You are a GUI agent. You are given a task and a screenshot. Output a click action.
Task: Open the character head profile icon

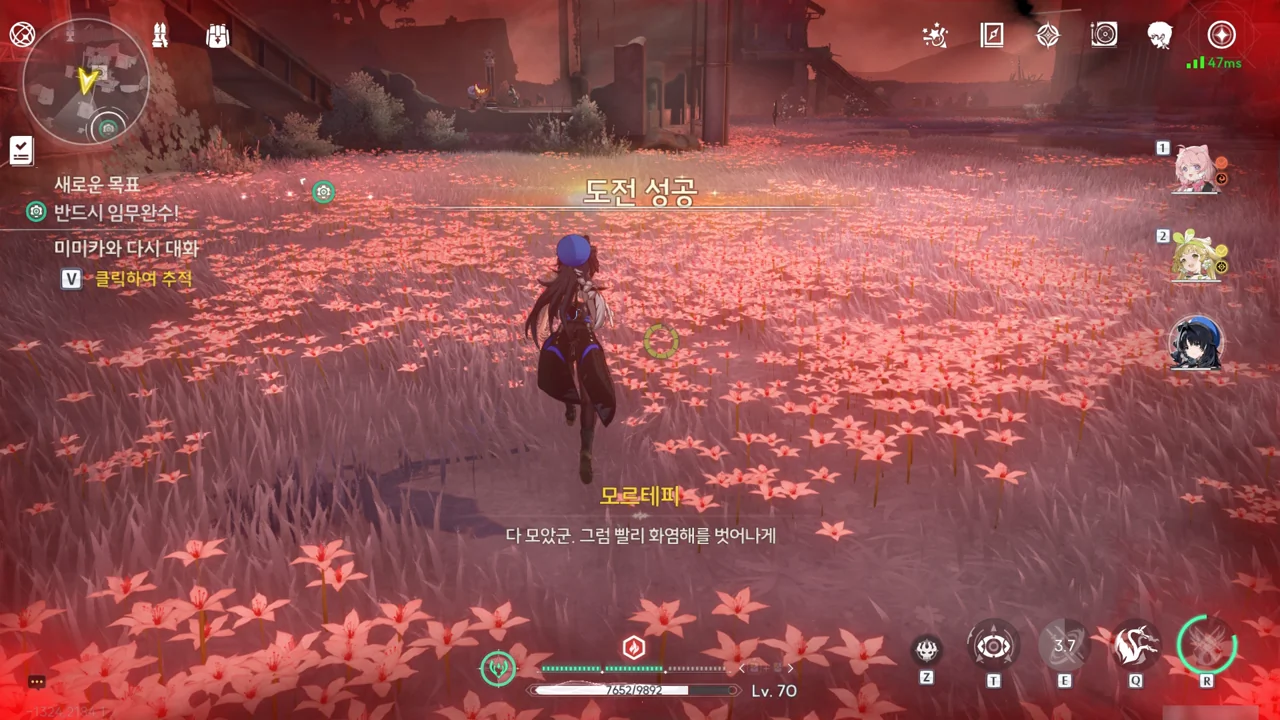(1160, 35)
